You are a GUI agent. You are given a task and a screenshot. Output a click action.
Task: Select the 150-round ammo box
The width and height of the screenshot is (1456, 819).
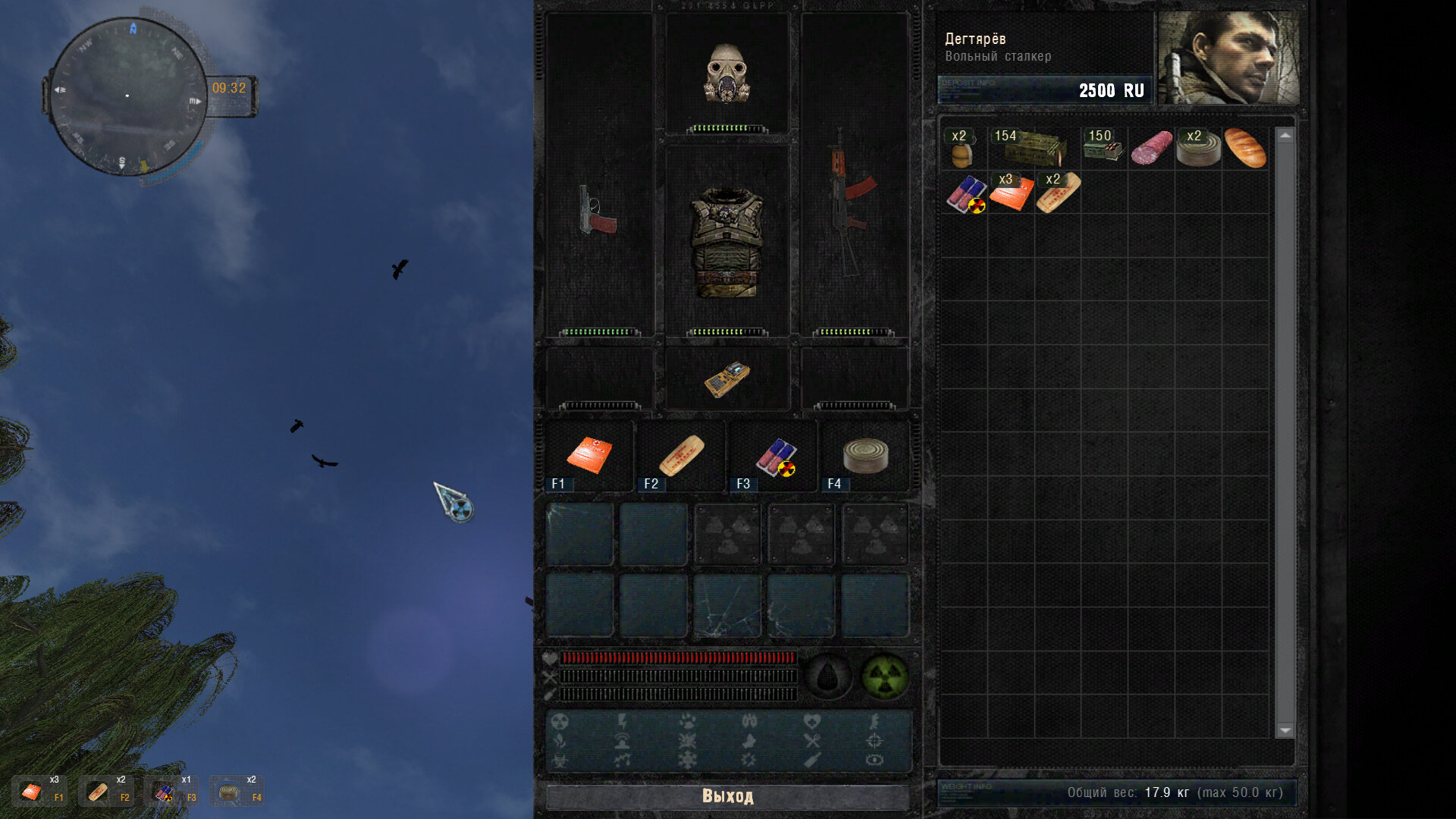pos(1103,148)
